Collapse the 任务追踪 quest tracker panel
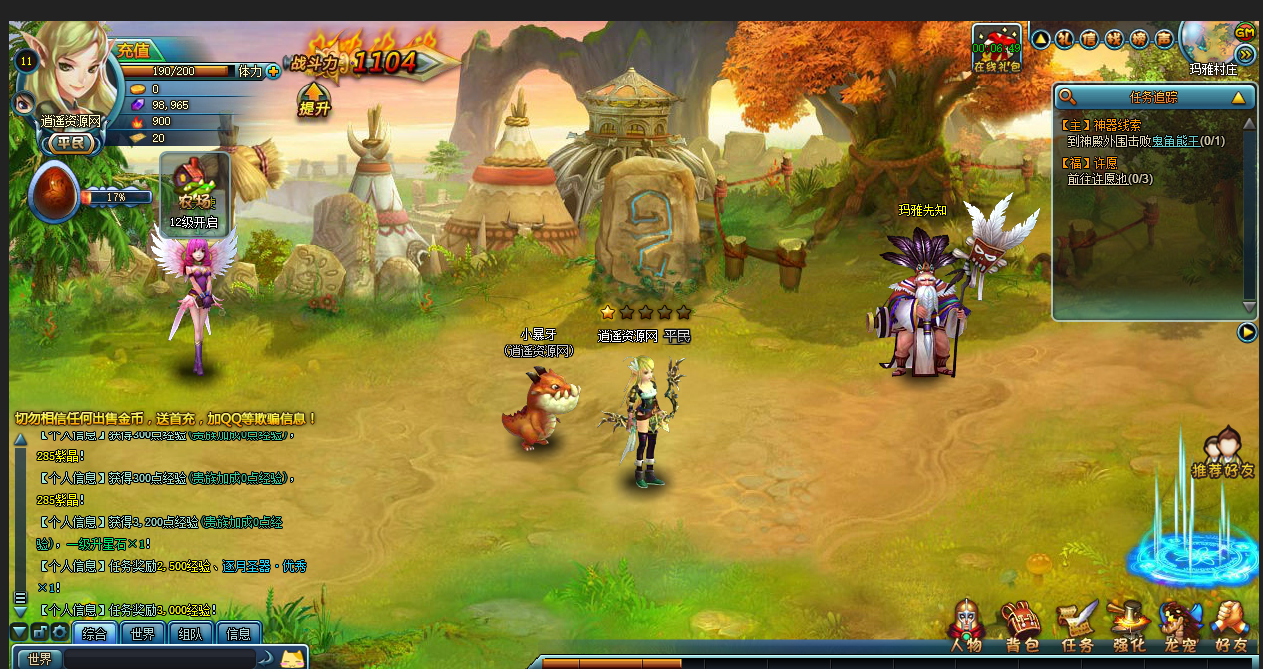The image size is (1263, 669). click(x=1238, y=97)
